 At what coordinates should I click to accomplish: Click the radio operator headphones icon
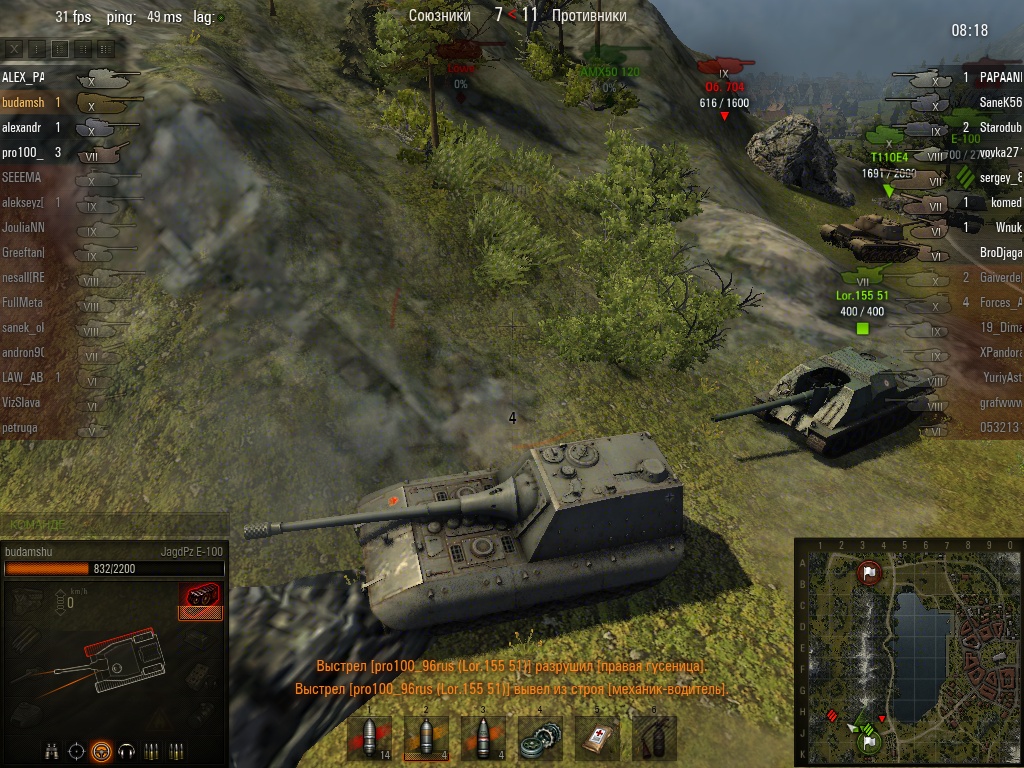[x=127, y=750]
